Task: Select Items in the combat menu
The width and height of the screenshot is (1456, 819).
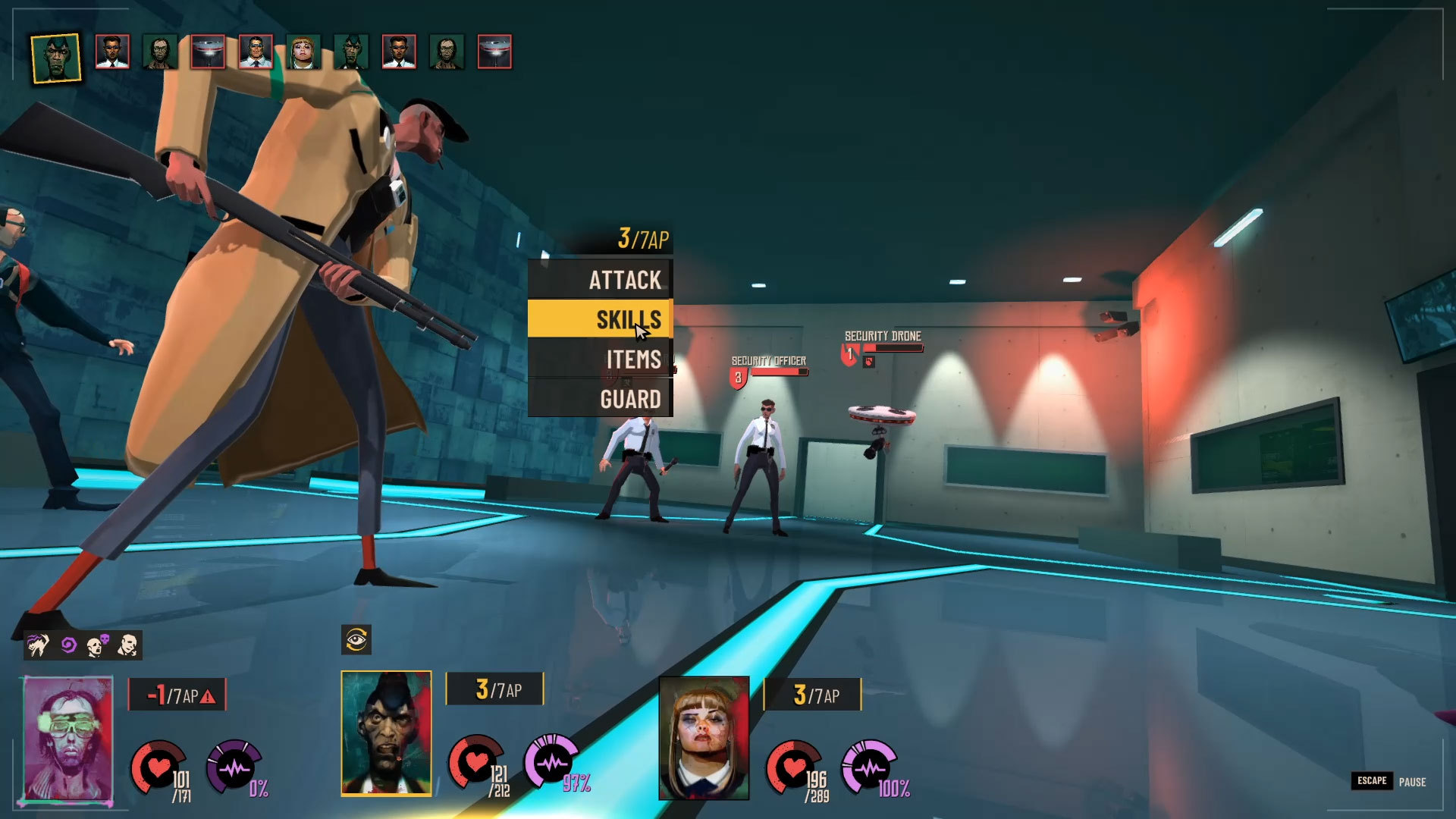Action: pos(600,359)
